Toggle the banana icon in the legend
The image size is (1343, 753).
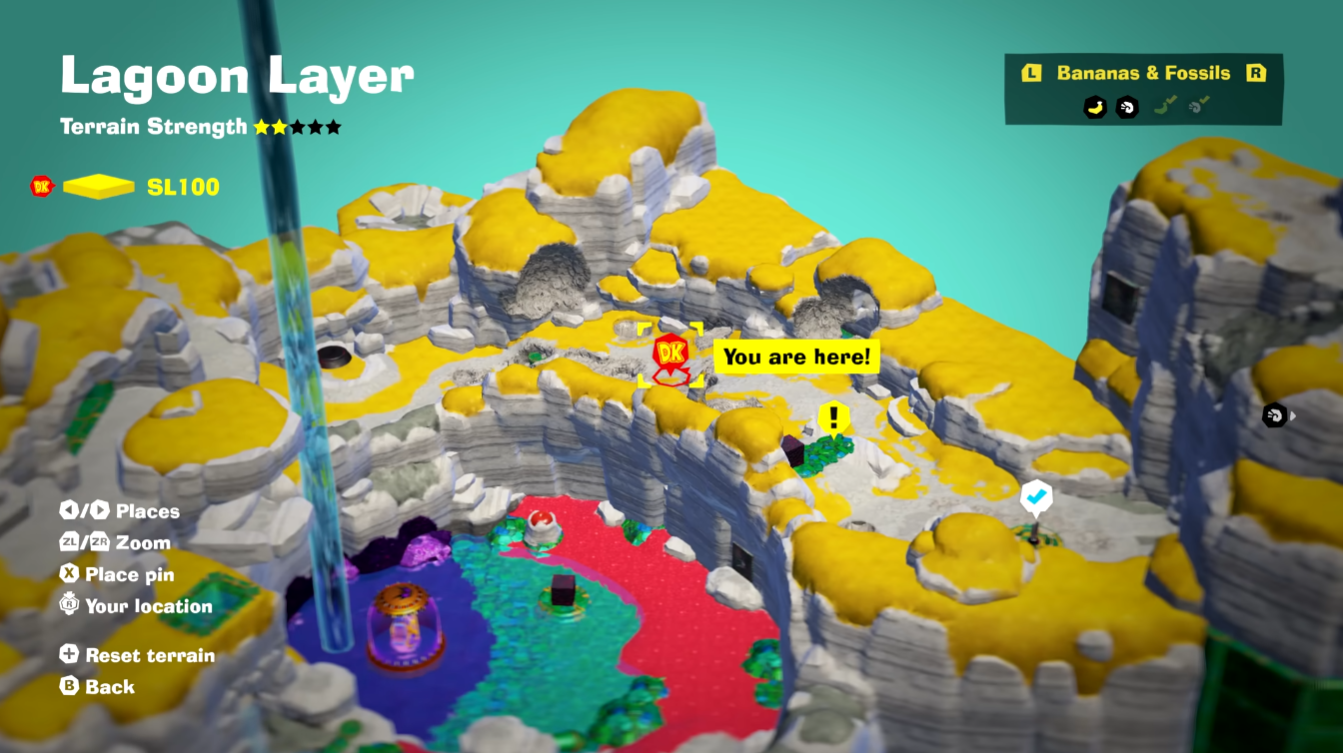pyautogui.click(x=1095, y=107)
